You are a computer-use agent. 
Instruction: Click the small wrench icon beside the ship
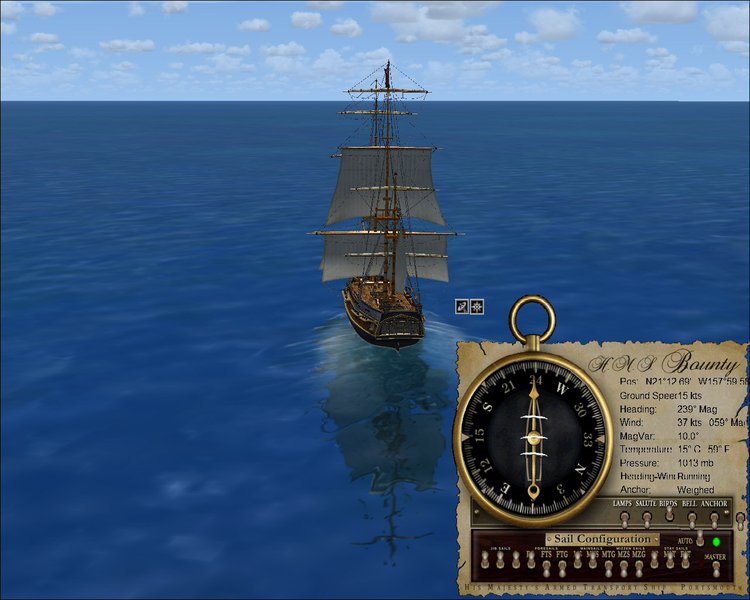pos(462,306)
